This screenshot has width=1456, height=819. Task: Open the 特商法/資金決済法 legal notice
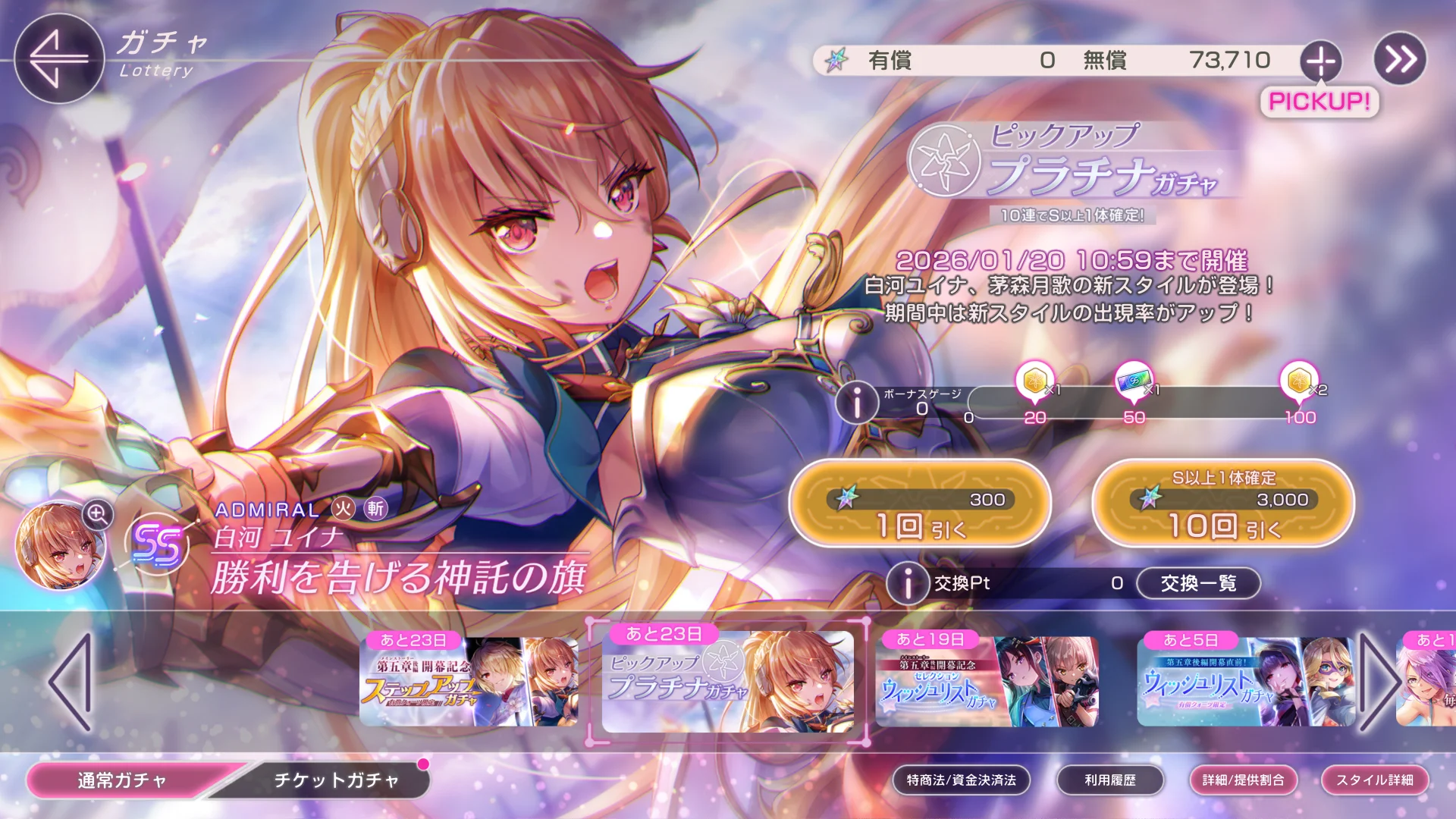[x=961, y=780]
